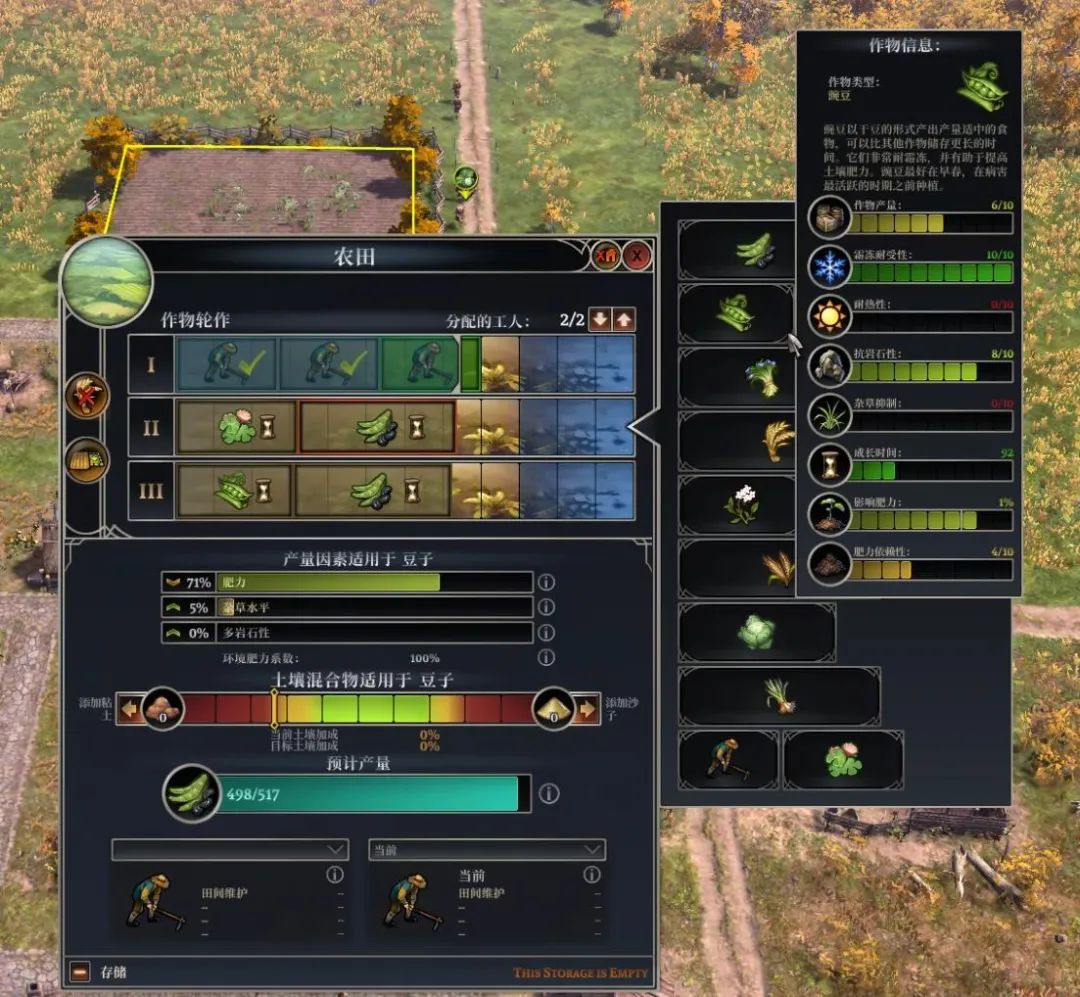Choose the field maintenance worker option
Screen dimensions: 1080x997
tap(728, 759)
